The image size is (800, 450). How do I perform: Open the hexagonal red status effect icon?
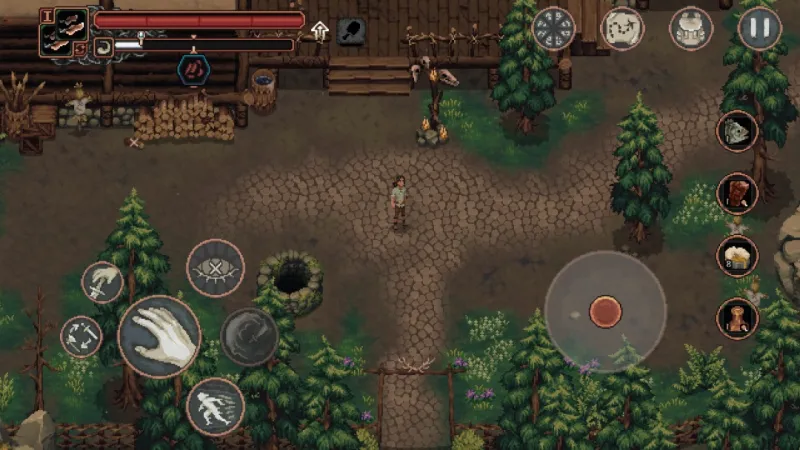[193, 70]
